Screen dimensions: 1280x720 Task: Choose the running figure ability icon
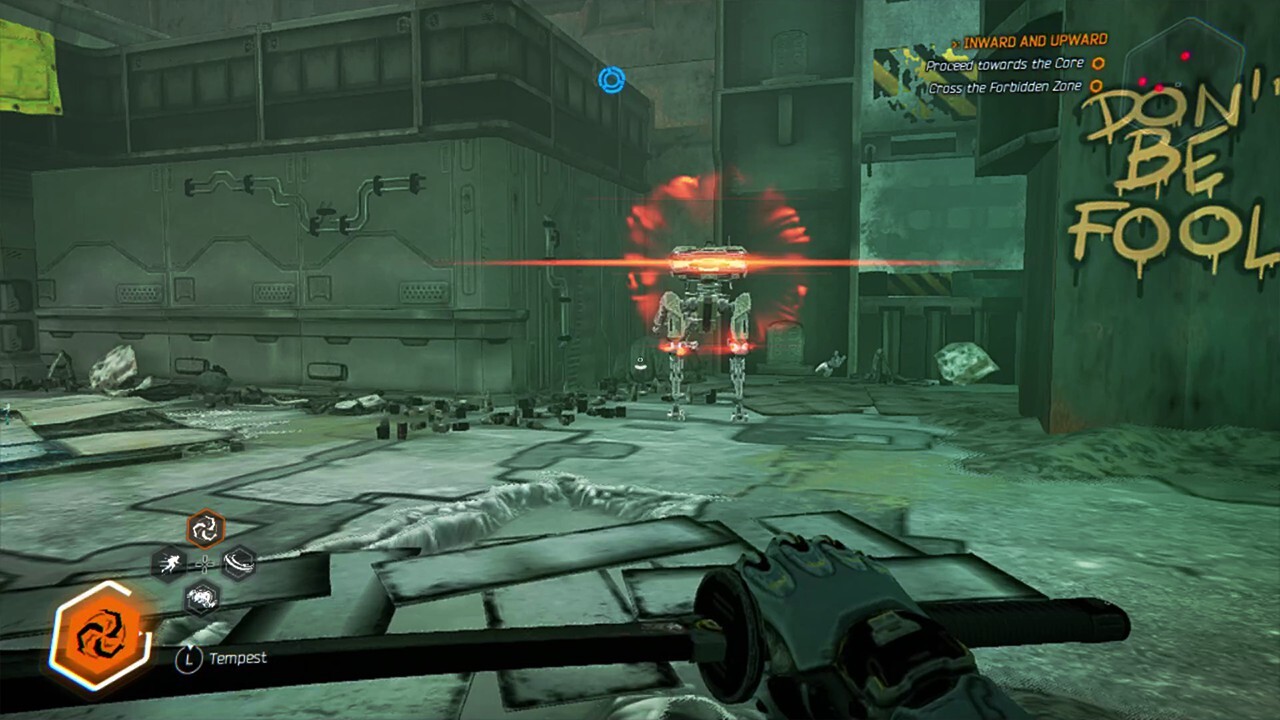click(169, 563)
